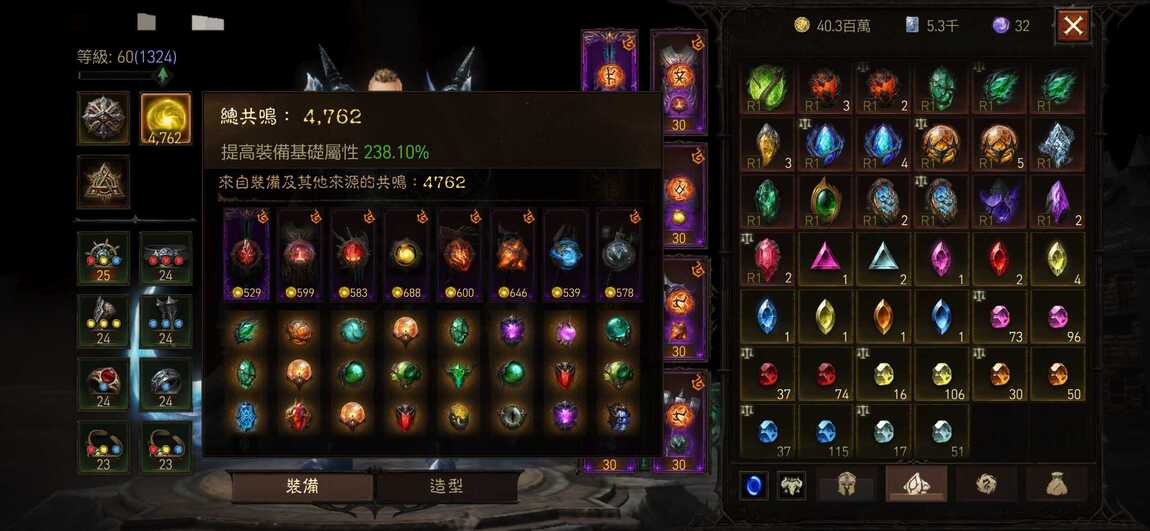
Task: Select the gem stack with quantity 106
Action: 941,374
